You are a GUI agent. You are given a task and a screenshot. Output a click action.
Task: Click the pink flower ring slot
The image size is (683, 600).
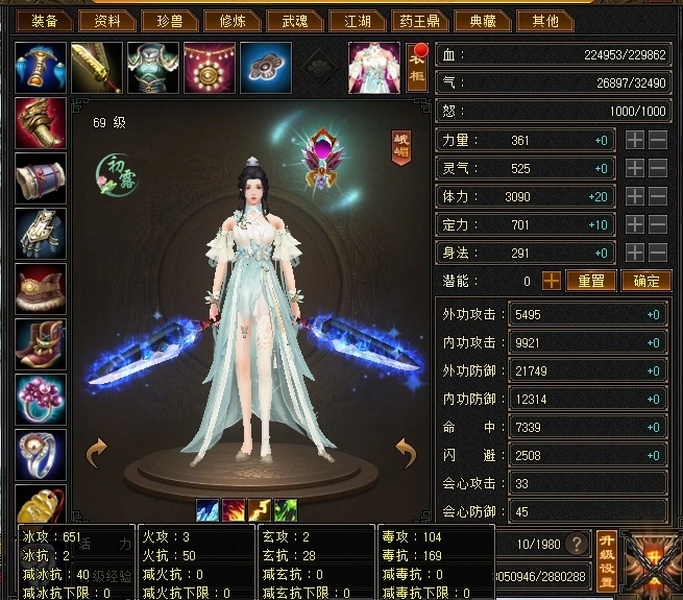pos(41,399)
